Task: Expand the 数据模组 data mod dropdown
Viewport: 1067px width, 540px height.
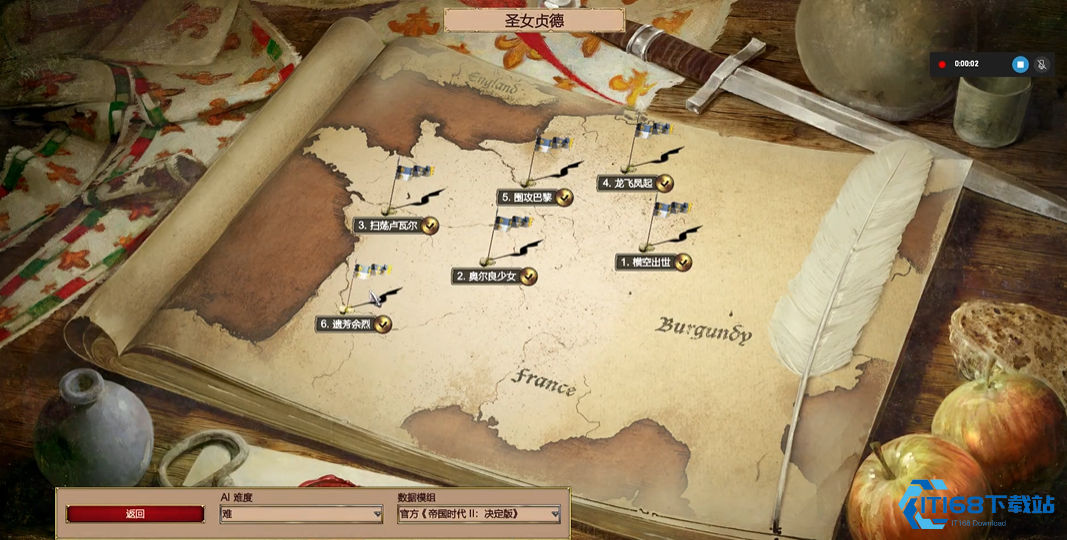Action: tap(478, 514)
